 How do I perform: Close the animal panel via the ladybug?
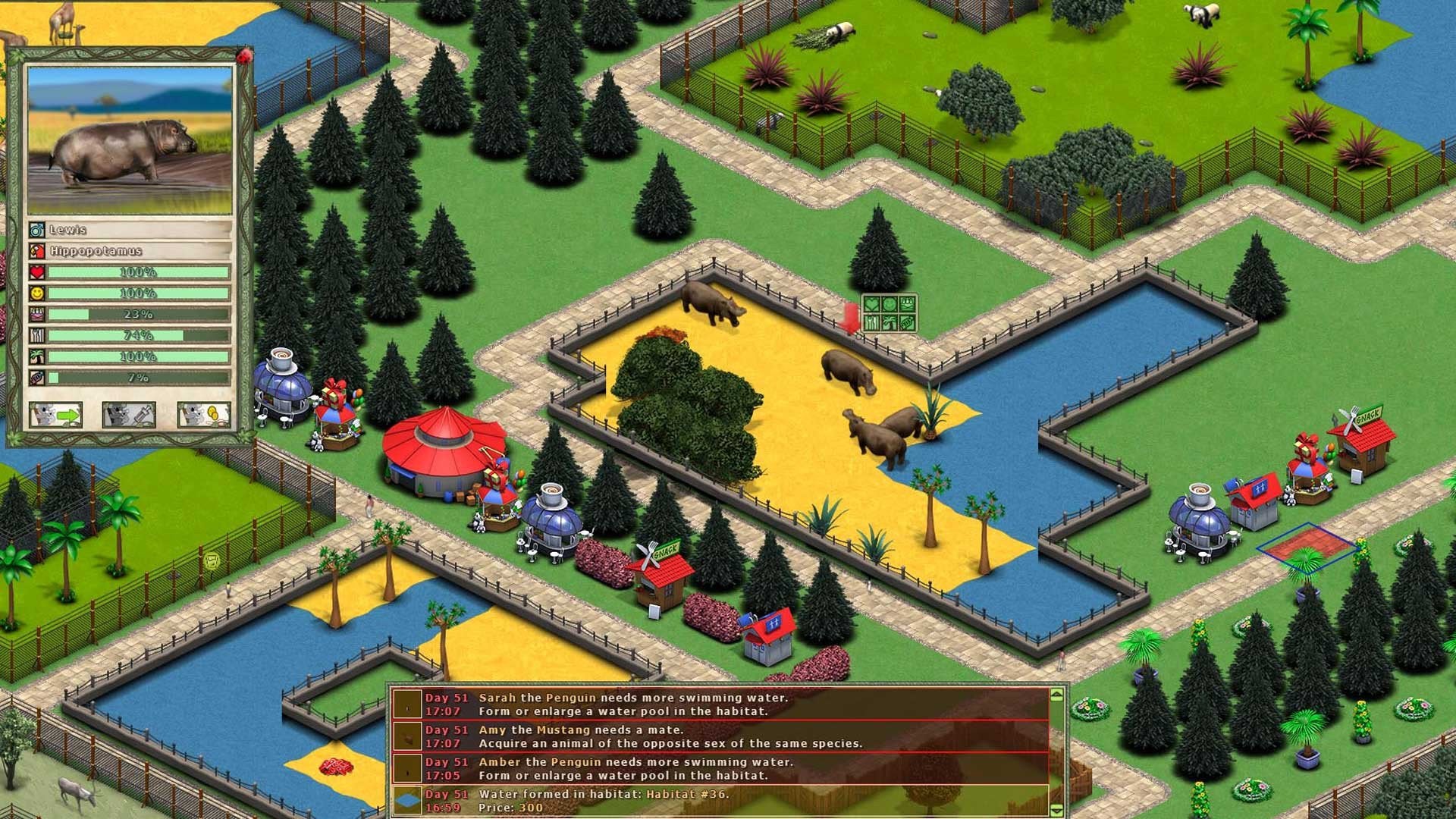click(244, 55)
